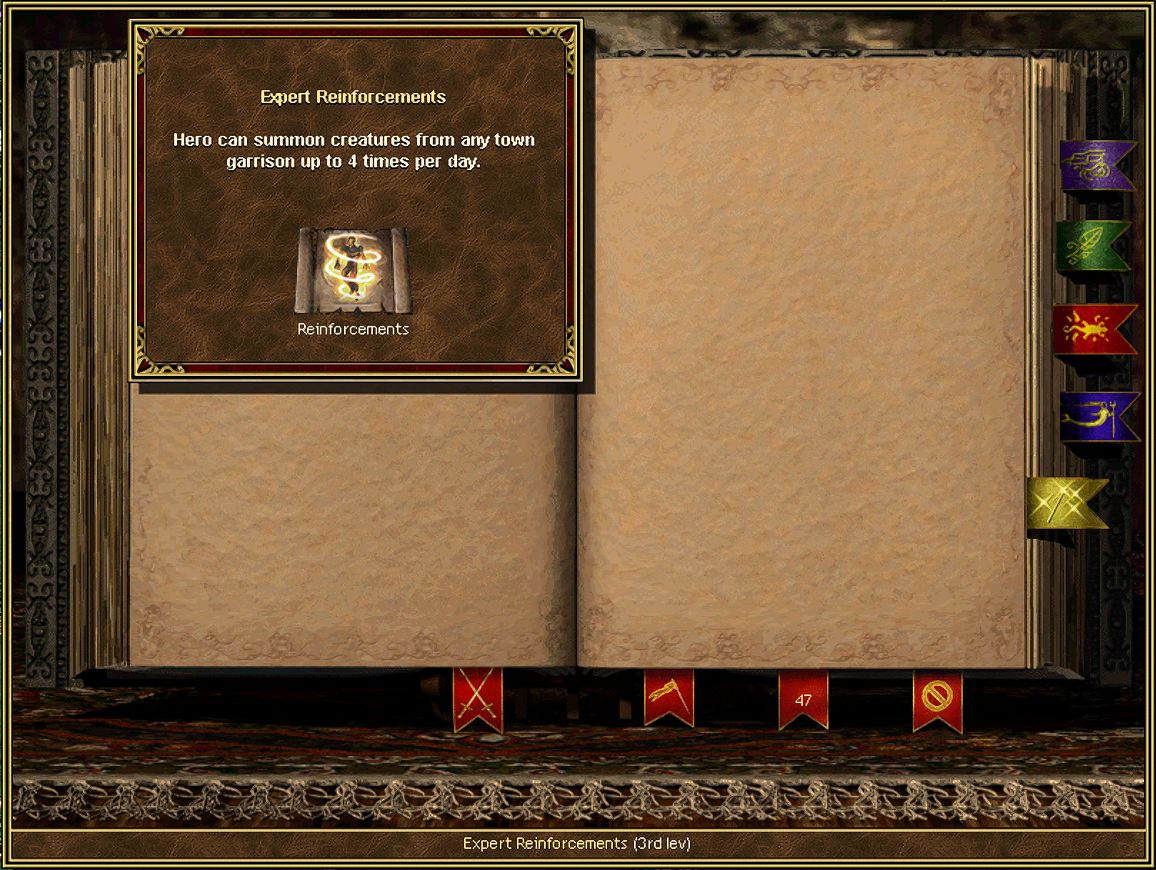
Task: Select the Reinforcements spell scroll icon
Action: click(x=353, y=270)
